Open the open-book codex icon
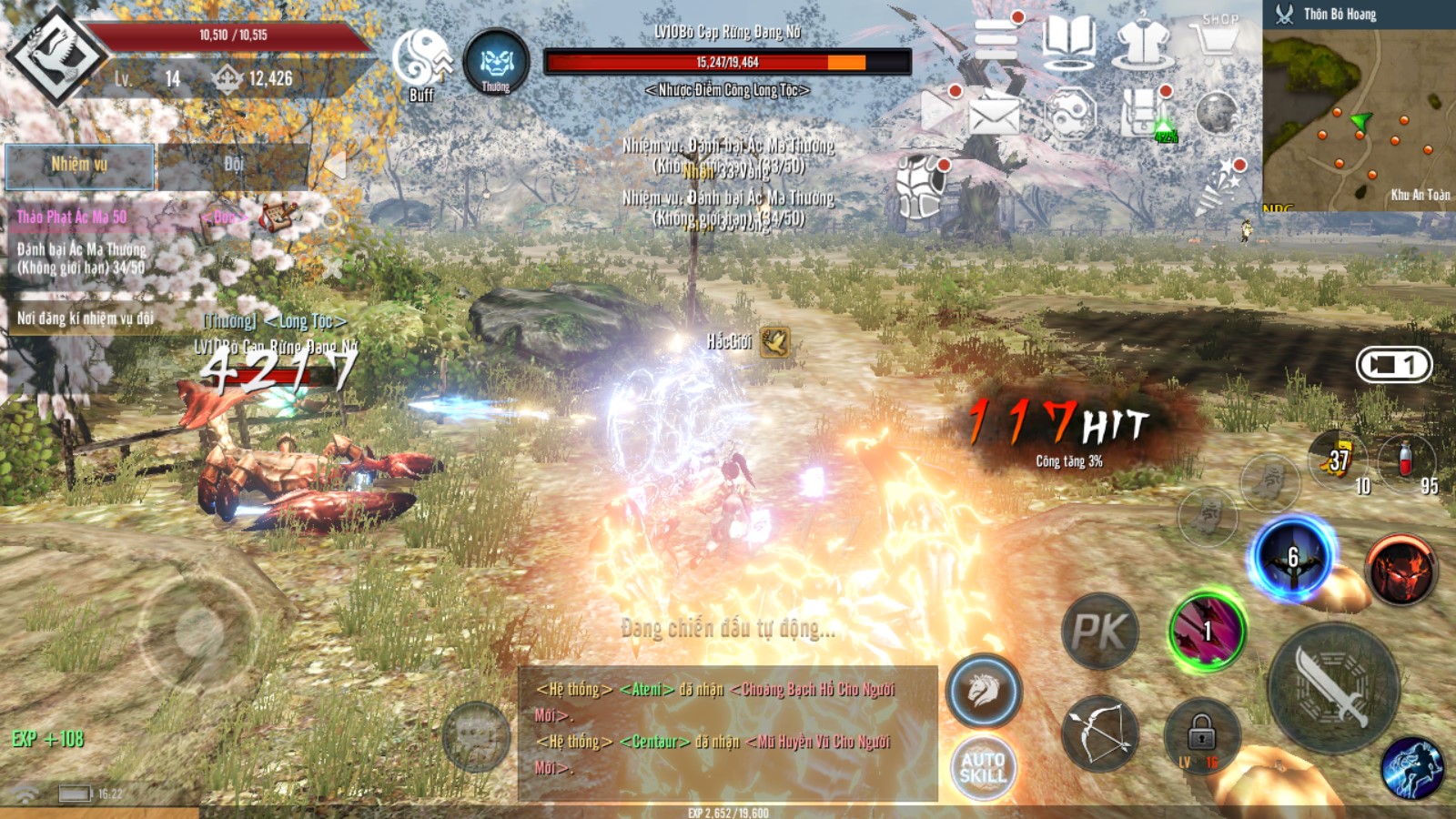The width and height of the screenshot is (1456, 819). click(1068, 41)
